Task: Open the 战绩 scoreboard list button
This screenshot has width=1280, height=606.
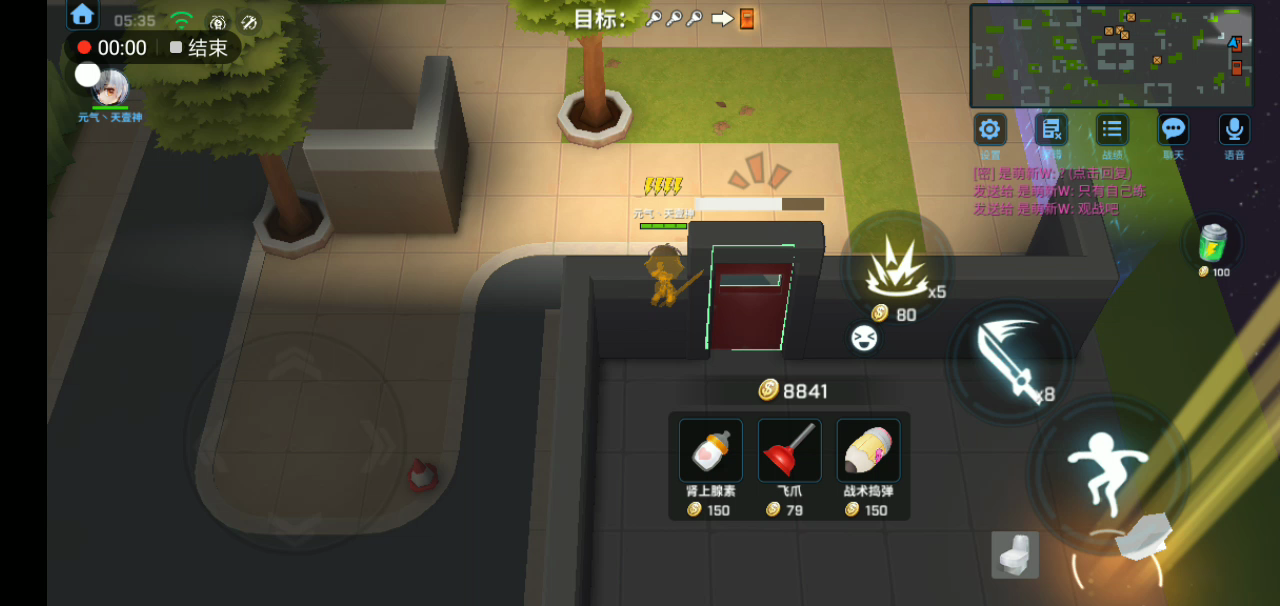Action: (1112, 130)
